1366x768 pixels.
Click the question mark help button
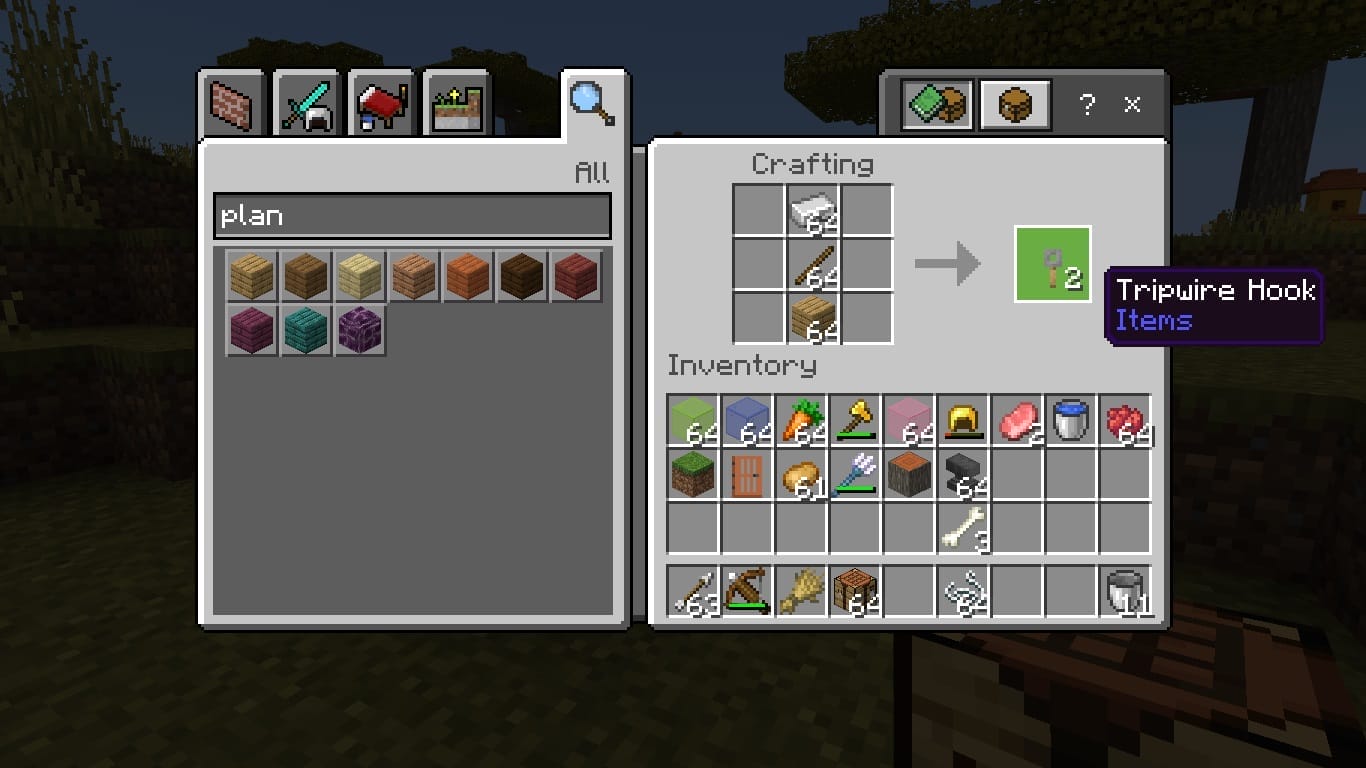pos(1087,102)
